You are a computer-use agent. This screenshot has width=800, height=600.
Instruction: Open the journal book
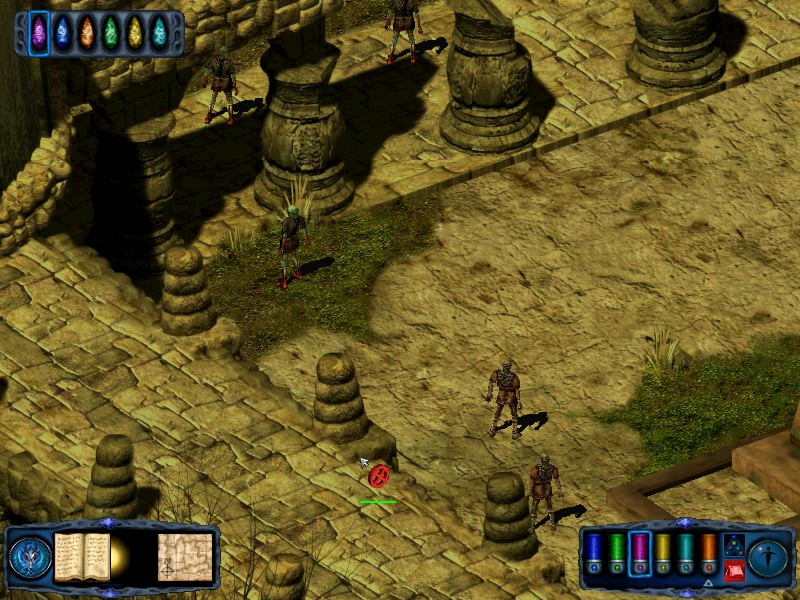[x=82, y=556]
